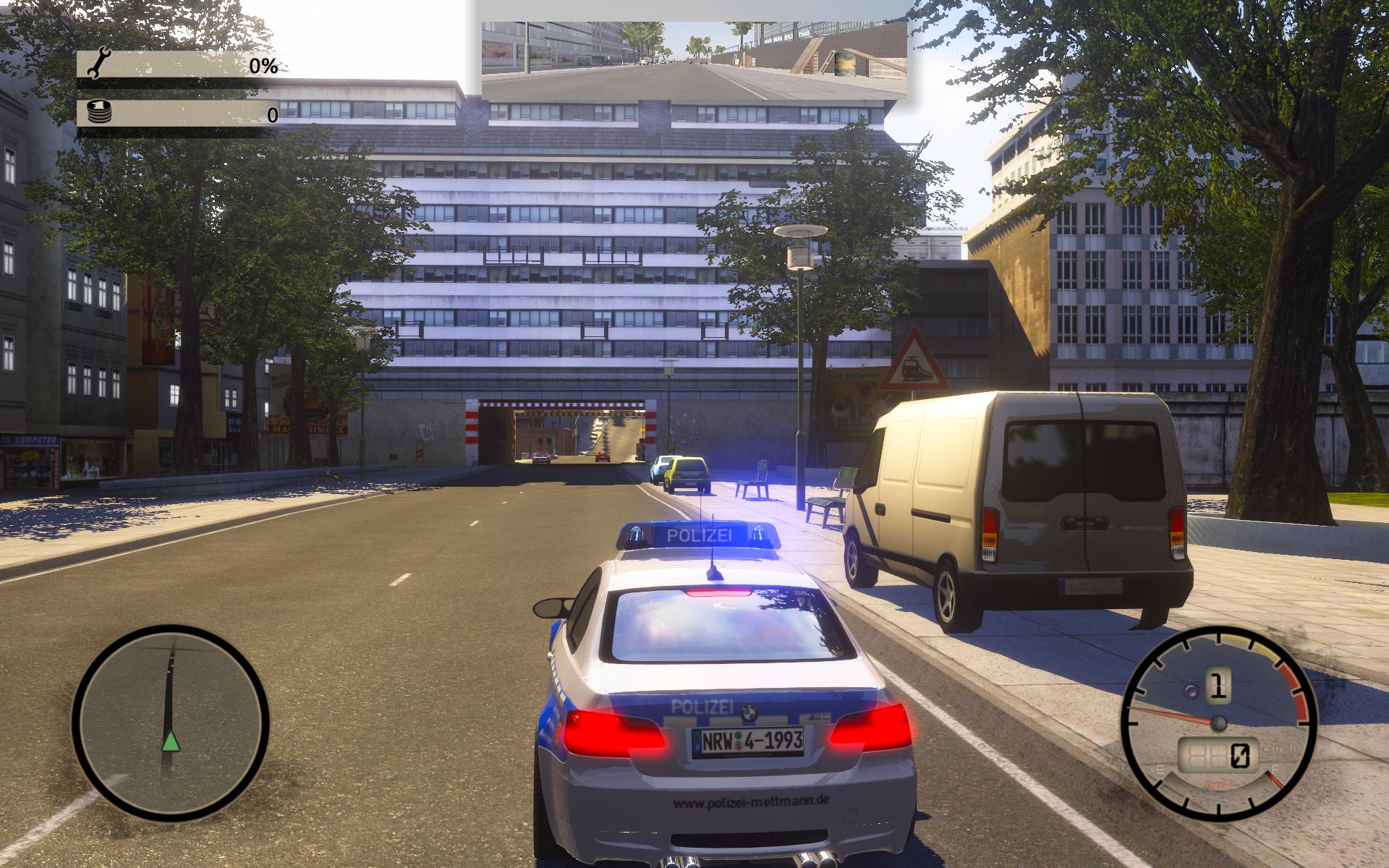
Task: Click the coin stack money icon
Action: coord(97,112)
